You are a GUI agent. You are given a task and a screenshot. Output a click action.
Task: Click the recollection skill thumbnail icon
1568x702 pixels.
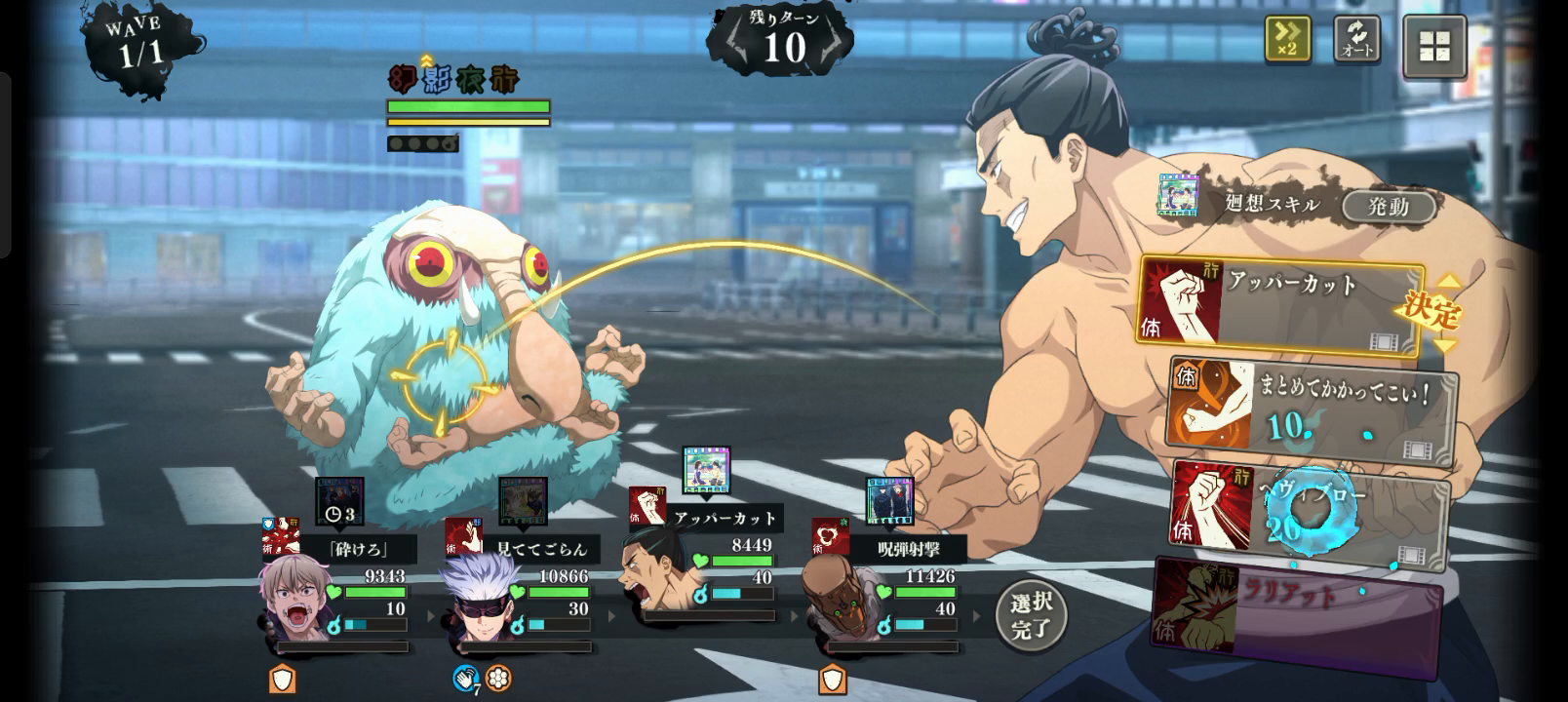[1178, 195]
